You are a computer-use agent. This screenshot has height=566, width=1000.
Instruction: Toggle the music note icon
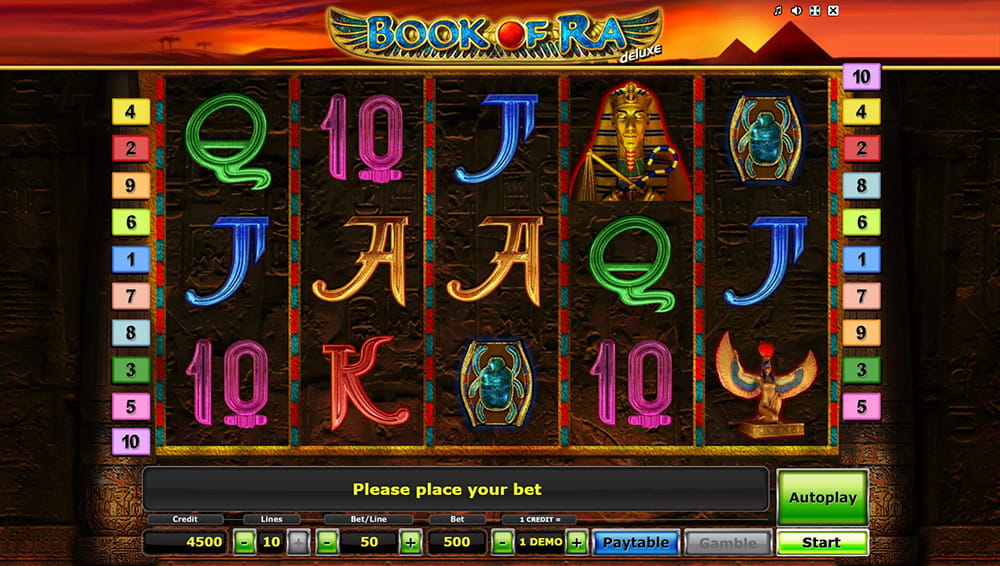pos(778,11)
